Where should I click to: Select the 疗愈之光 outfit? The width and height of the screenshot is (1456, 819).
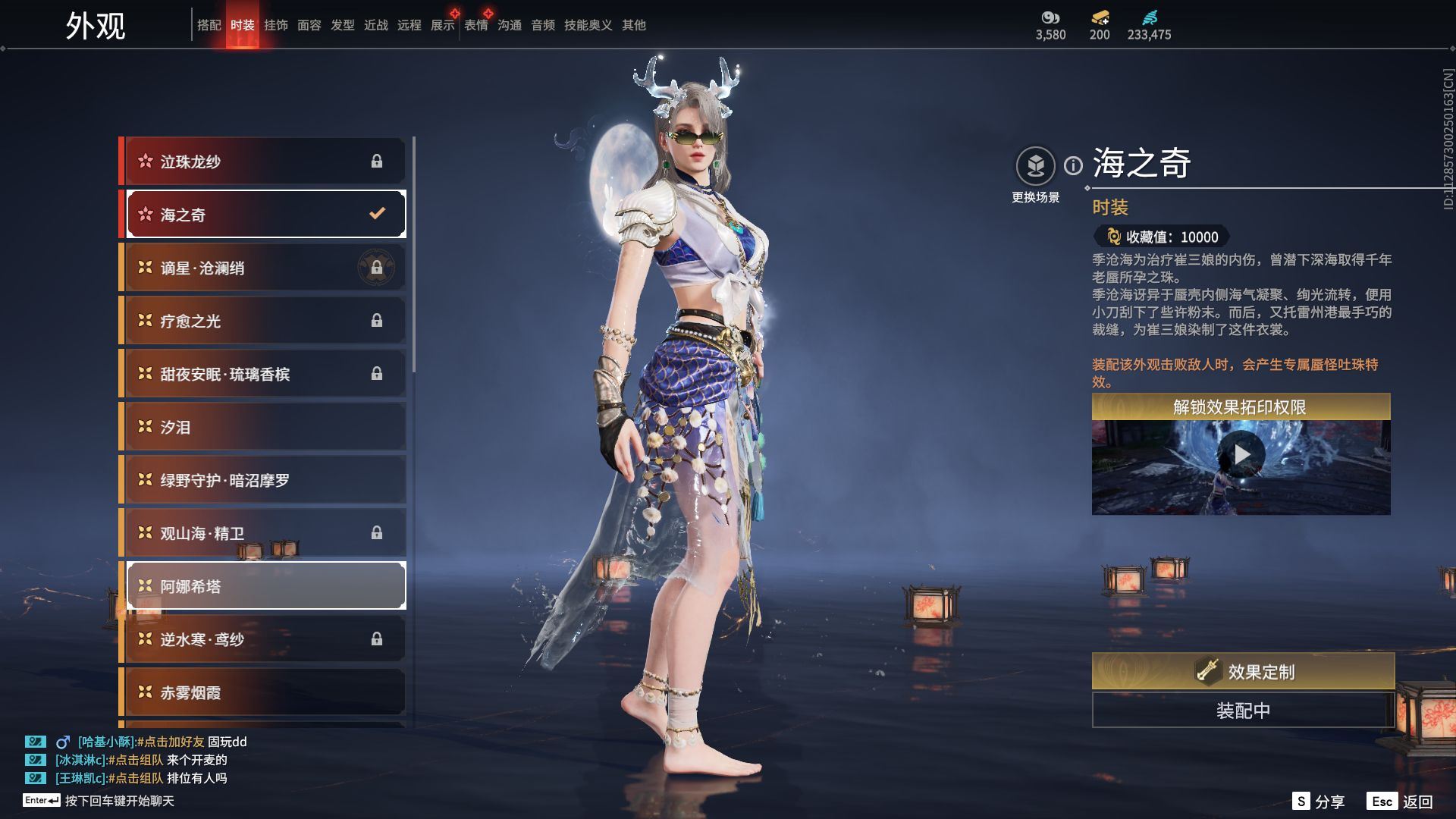(265, 321)
